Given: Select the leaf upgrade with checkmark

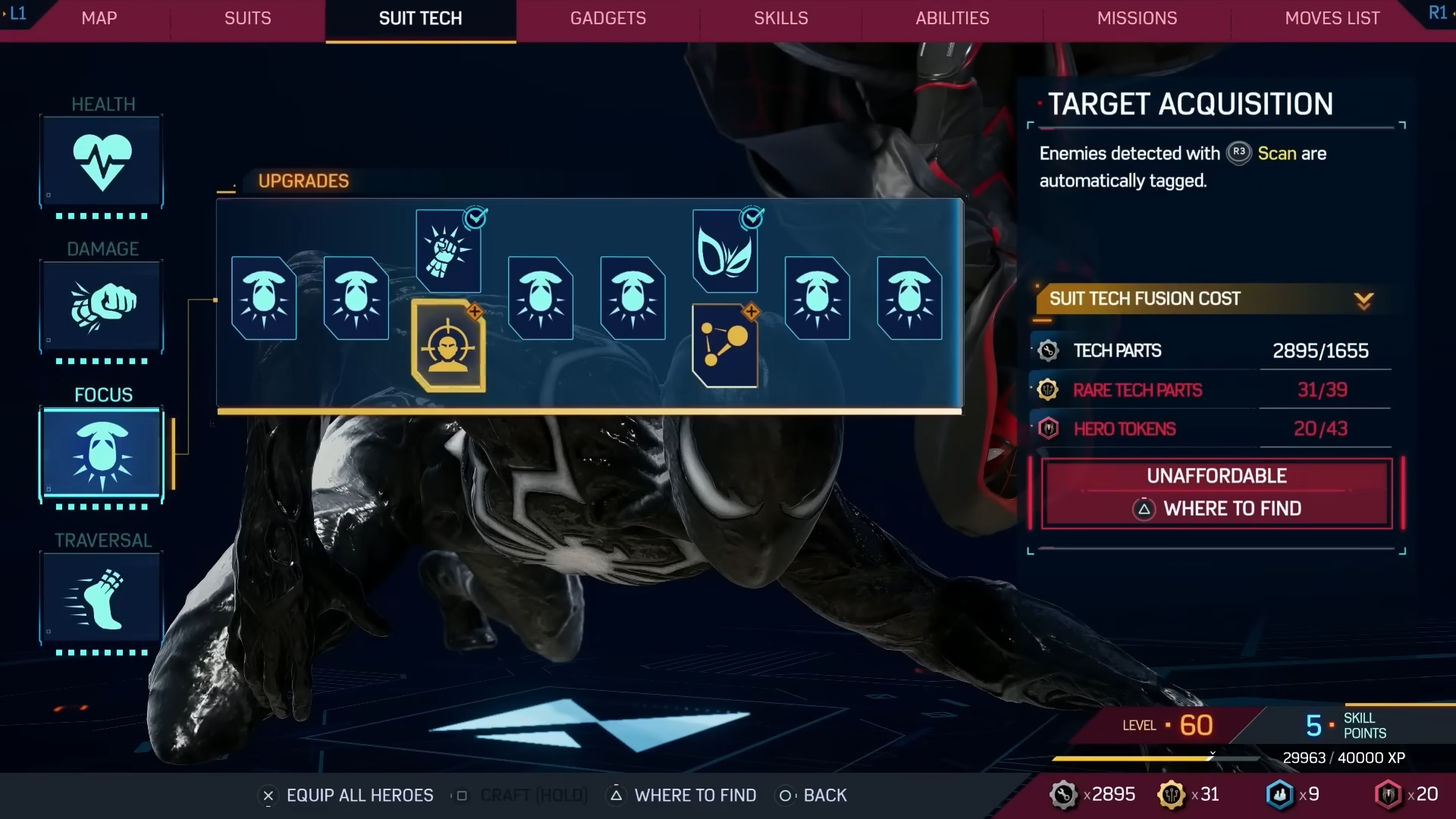Looking at the screenshot, I should click(725, 251).
